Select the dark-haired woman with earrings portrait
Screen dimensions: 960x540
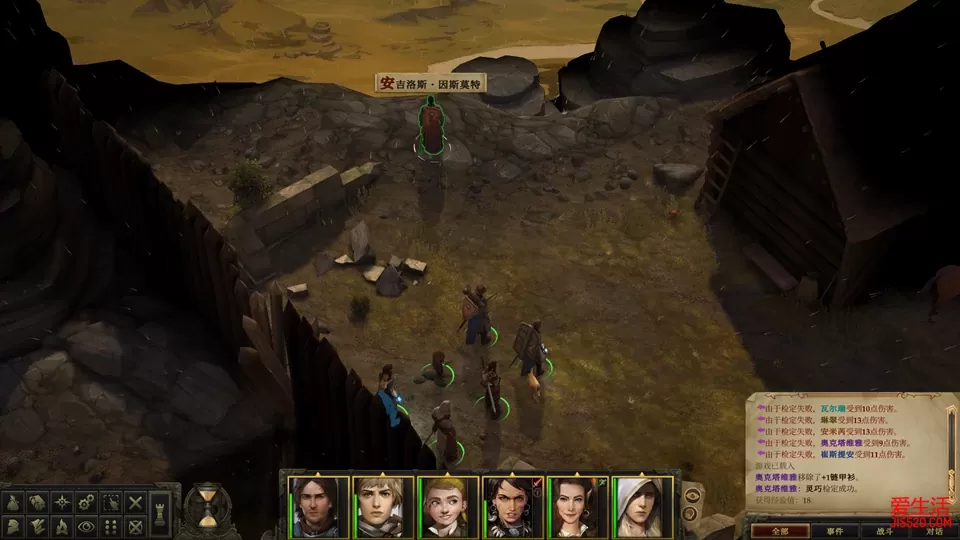[512, 506]
